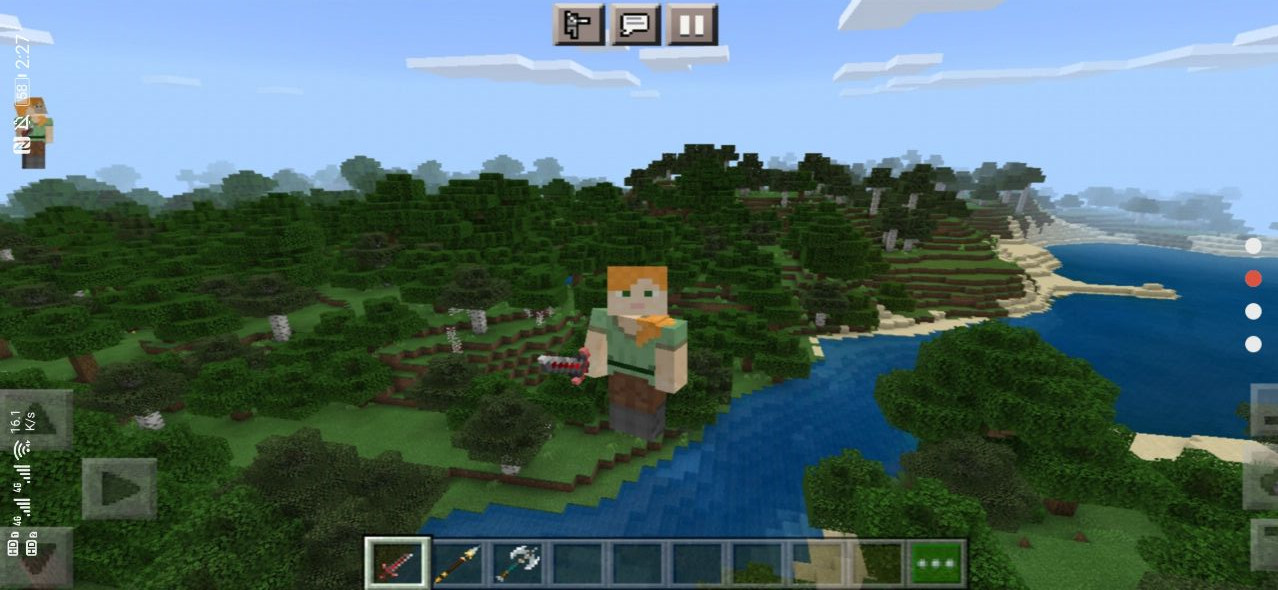Viewport: 1278px width, 590px height.
Task: Open the emote menu button
Action: pyautogui.click(x=579, y=24)
